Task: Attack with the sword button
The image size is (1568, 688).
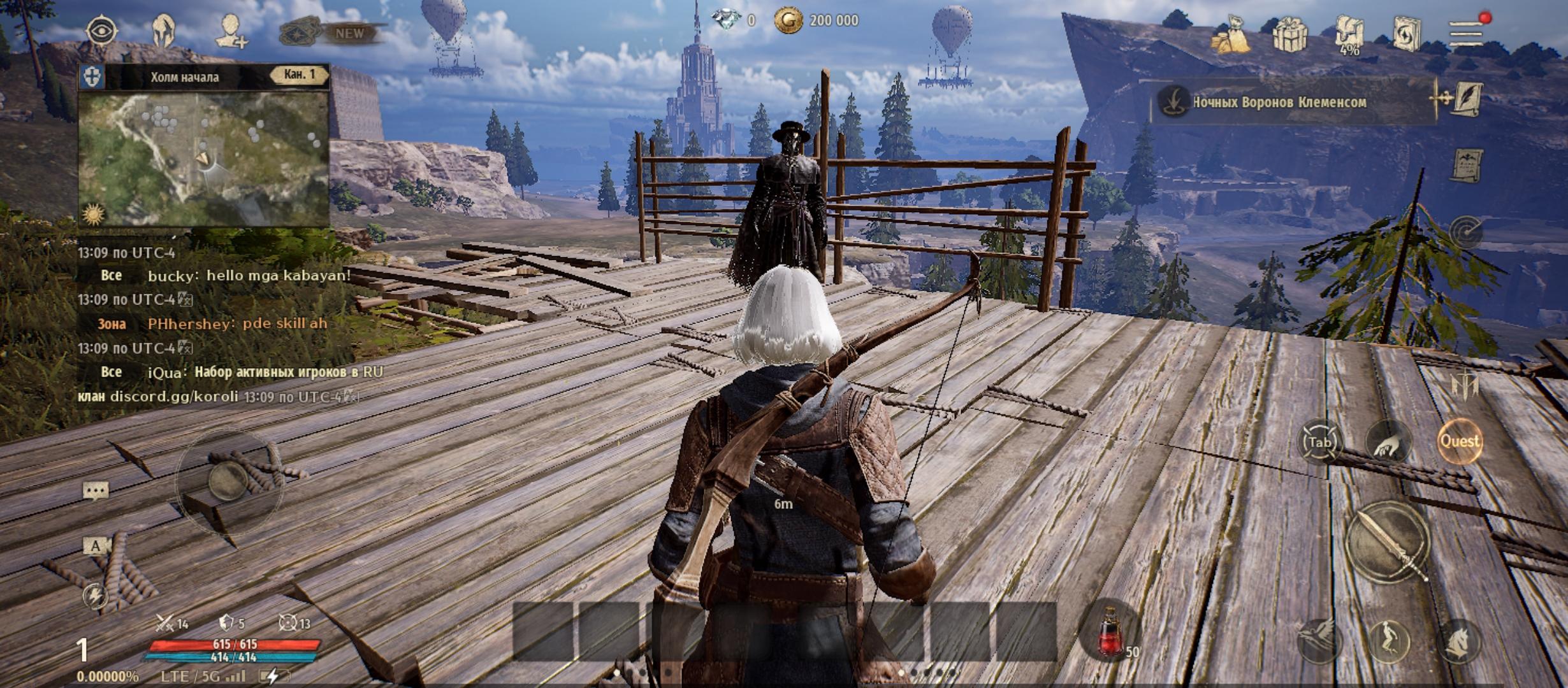Action: pyautogui.click(x=1388, y=542)
